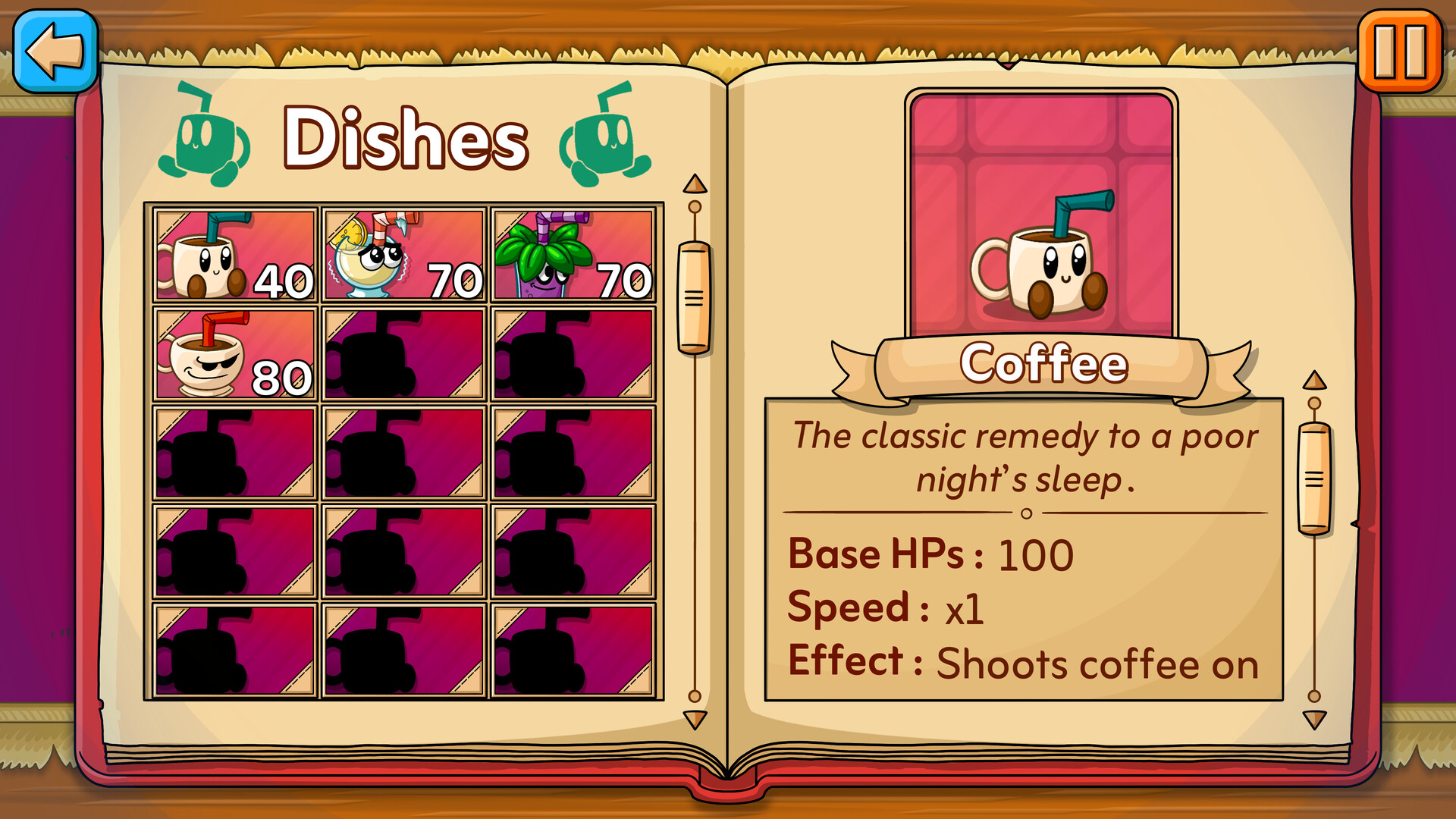This screenshot has width=1456, height=819.
Task: Go back using the blue arrow button
Action: (55, 52)
